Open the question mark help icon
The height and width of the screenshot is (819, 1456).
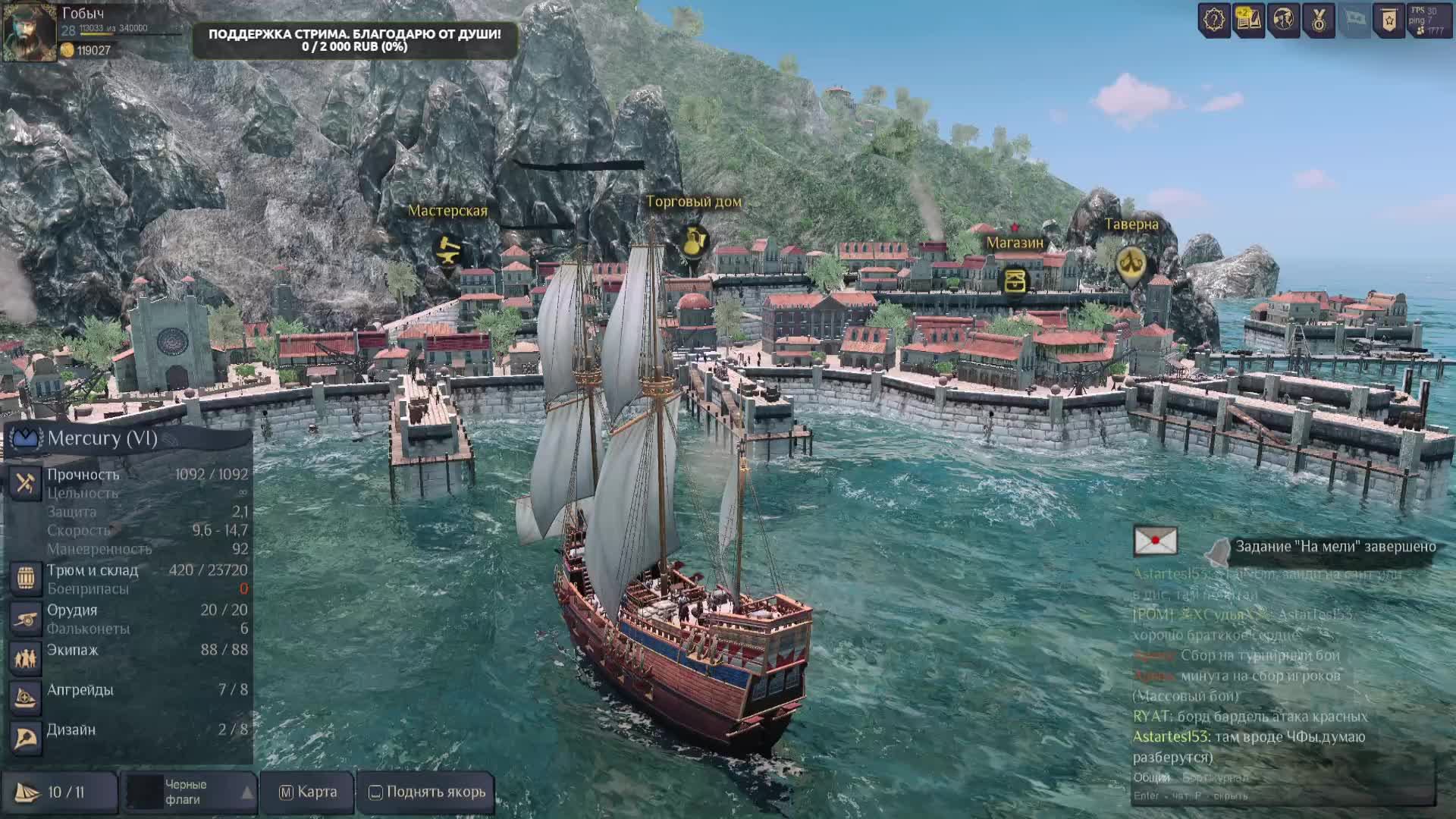click(x=1213, y=20)
